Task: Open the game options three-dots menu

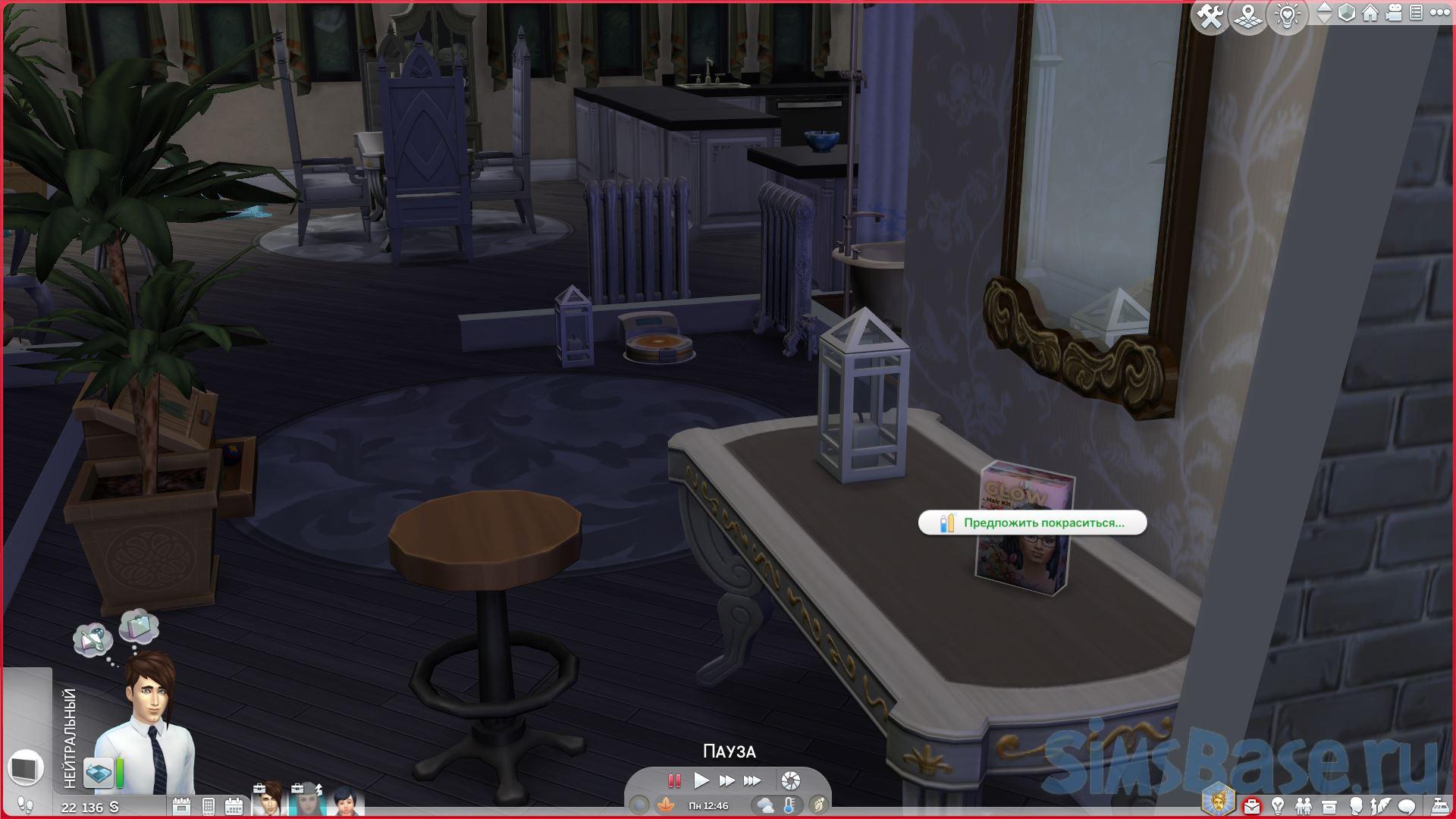Action: click(x=1439, y=13)
